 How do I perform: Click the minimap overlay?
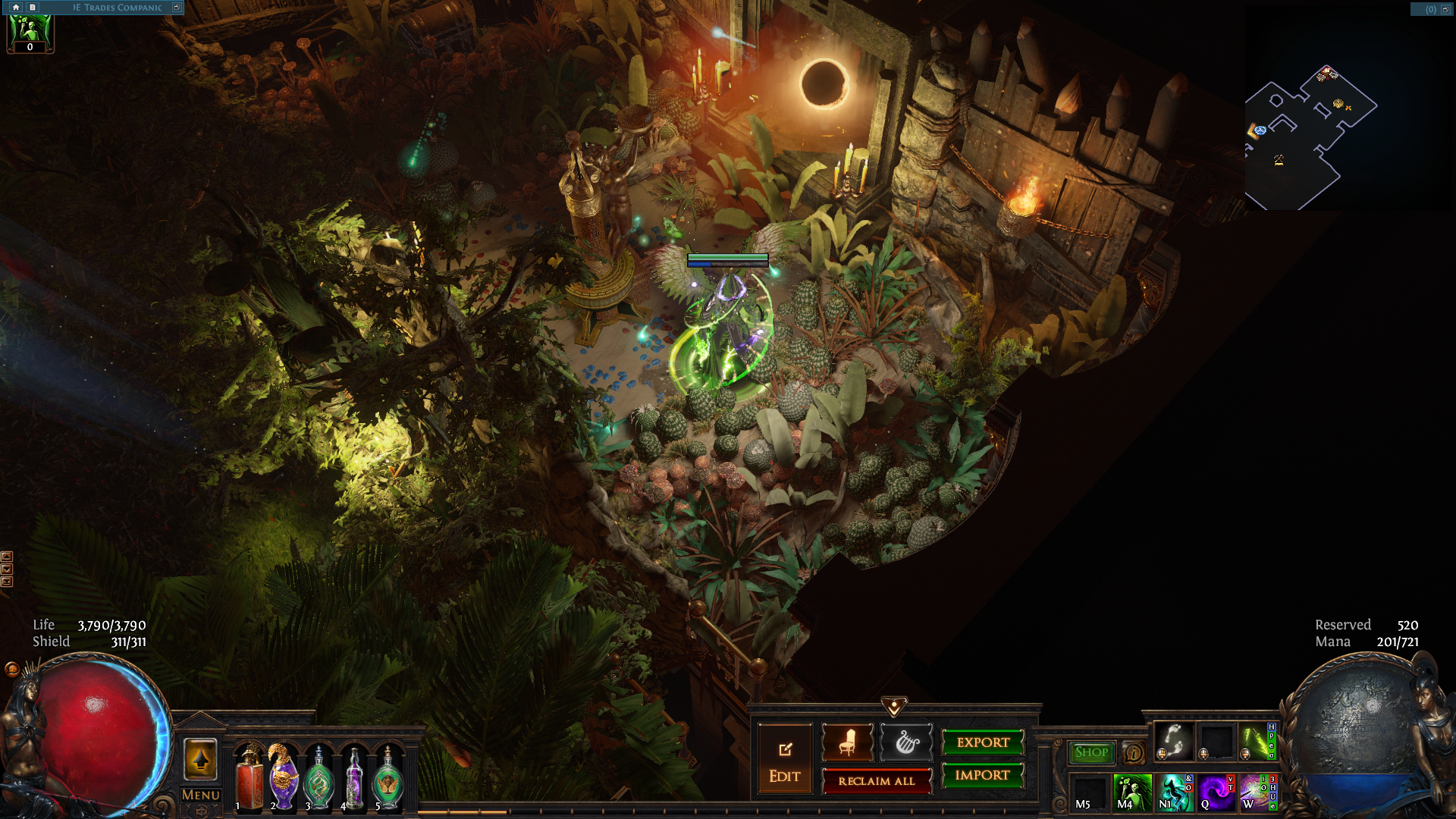point(1310,136)
